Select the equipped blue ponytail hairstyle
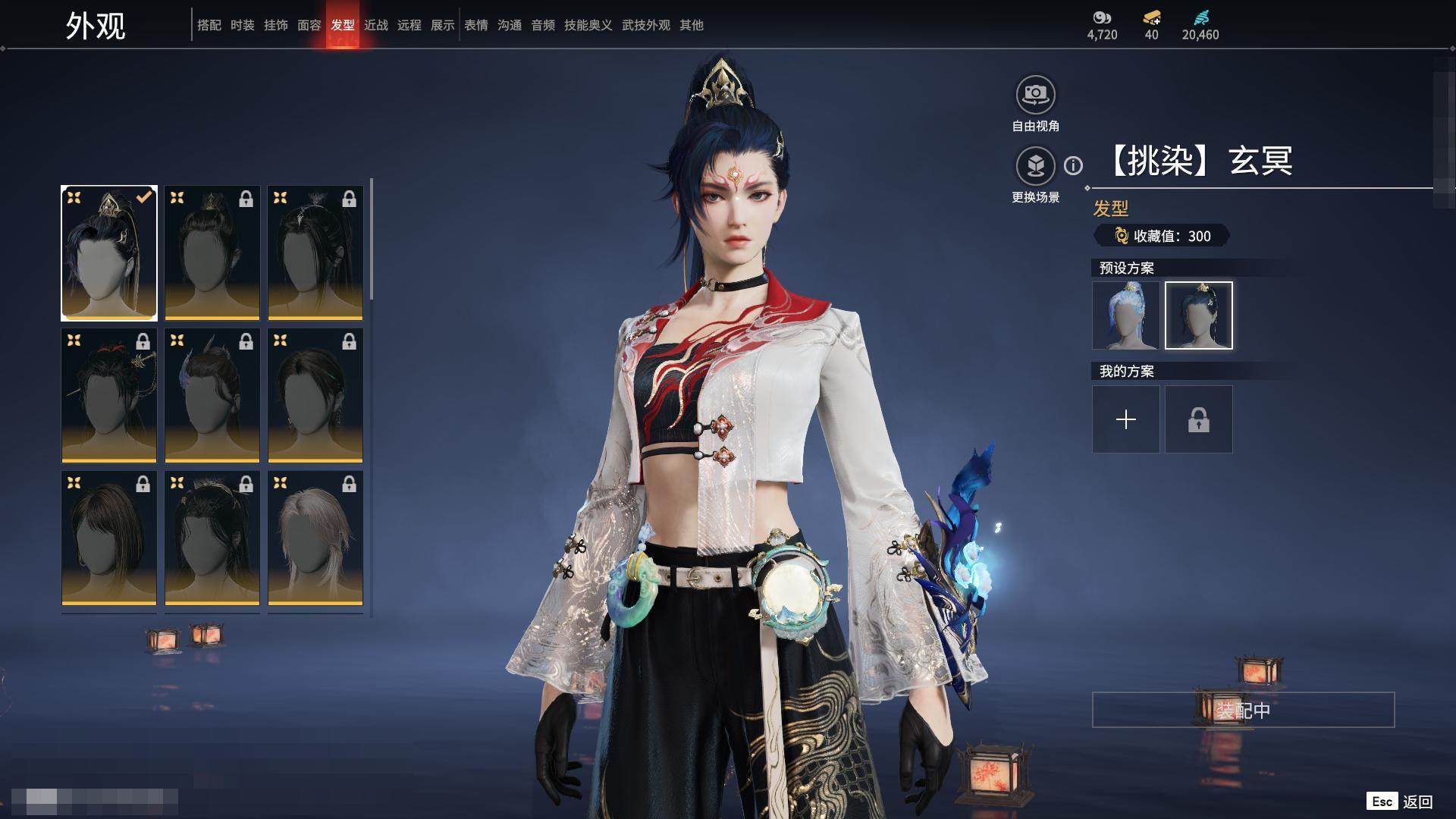The height and width of the screenshot is (819, 1456). click(x=109, y=253)
